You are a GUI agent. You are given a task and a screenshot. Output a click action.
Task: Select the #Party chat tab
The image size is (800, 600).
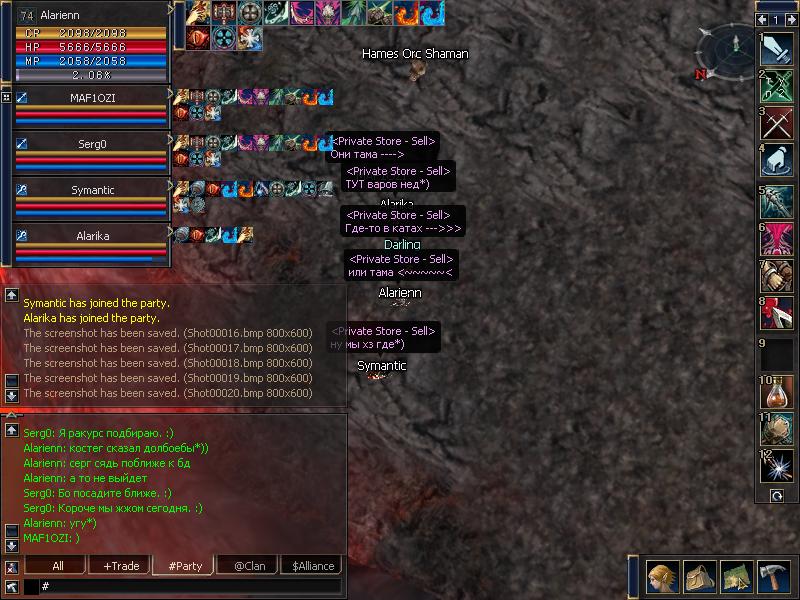click(185, 566)
